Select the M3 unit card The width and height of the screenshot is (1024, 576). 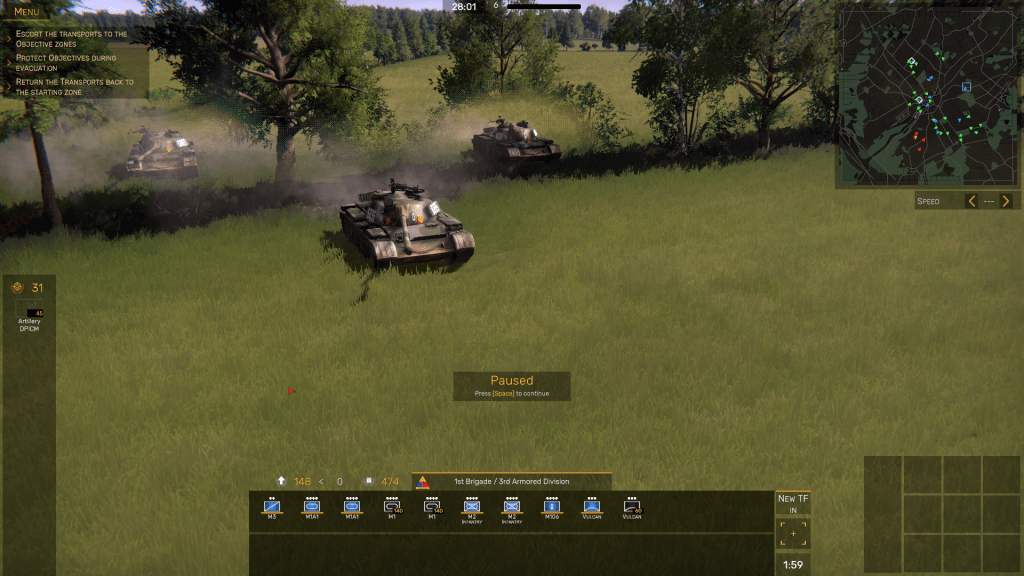pos(271,507)
